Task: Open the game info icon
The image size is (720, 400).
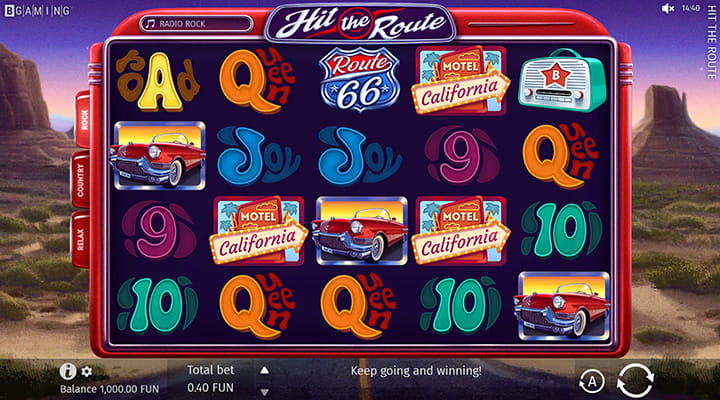Action: coord(68,371)
